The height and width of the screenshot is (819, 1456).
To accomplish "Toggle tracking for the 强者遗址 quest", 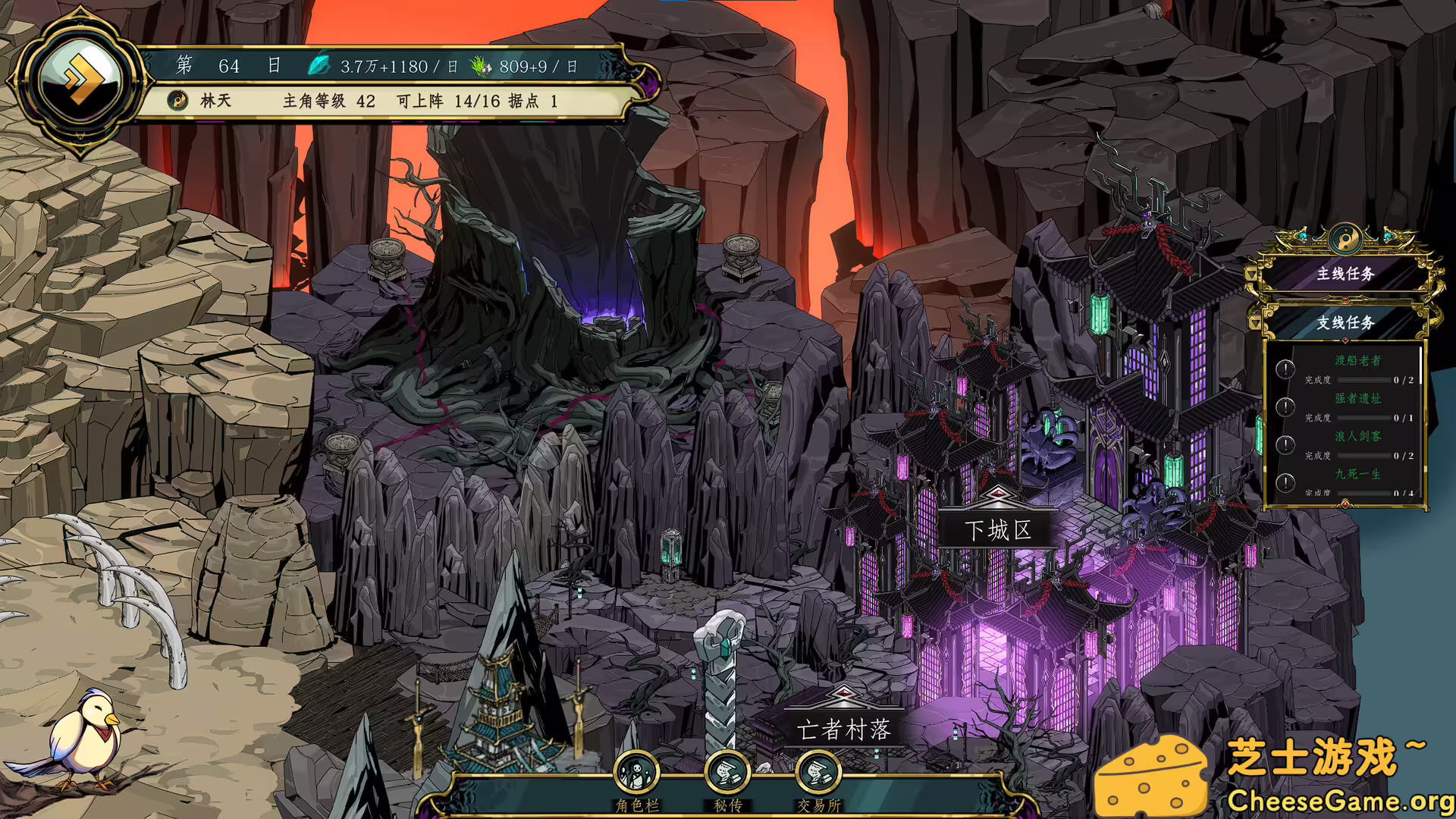I will [x=1285, y=409].
